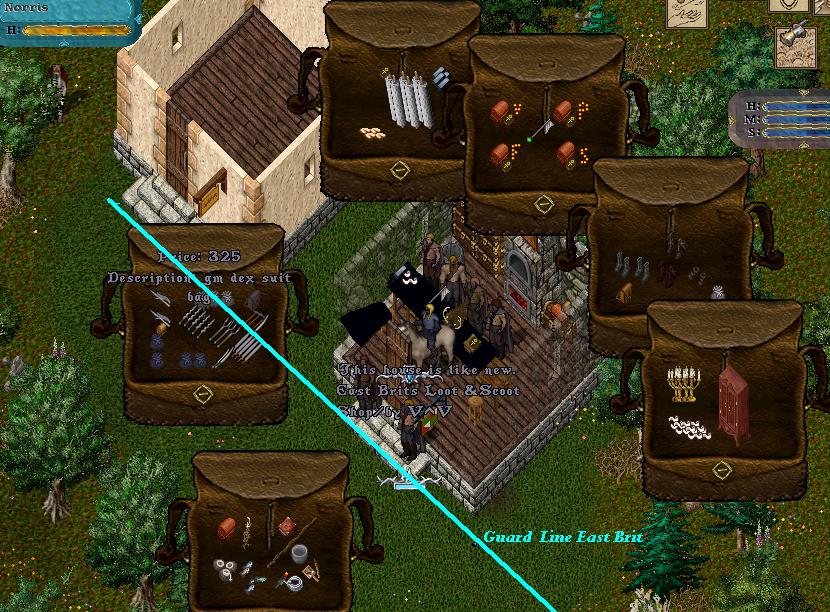The width and height of the screenshot is (830, 612).
Task: Select the stack of silver ingots
Action: [443, 78]
